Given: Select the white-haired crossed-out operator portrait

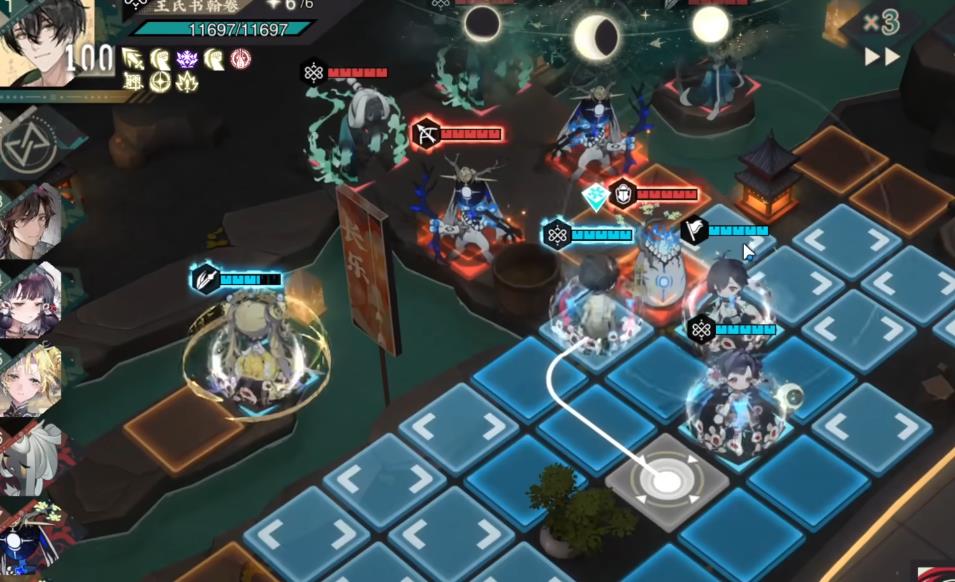Looking at the screenshot, I should (30, 456).
